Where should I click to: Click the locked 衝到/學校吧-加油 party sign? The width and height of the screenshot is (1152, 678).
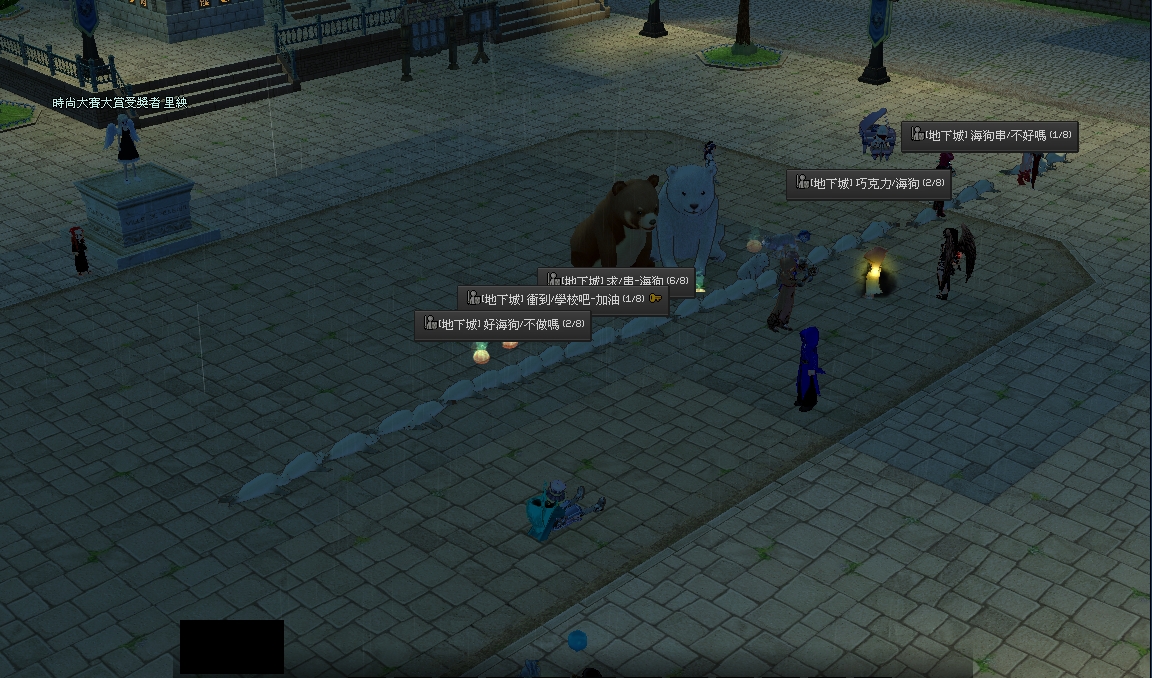563,299
